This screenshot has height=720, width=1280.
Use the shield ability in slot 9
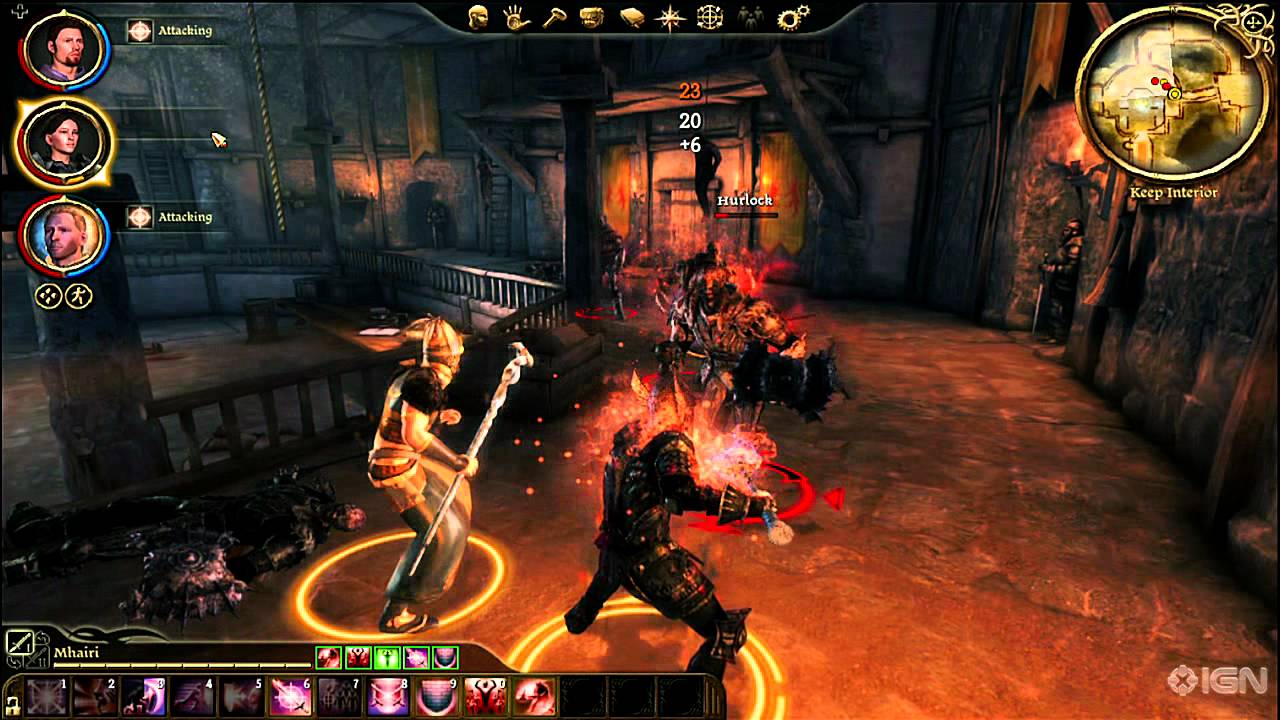(x=436, y=696)
